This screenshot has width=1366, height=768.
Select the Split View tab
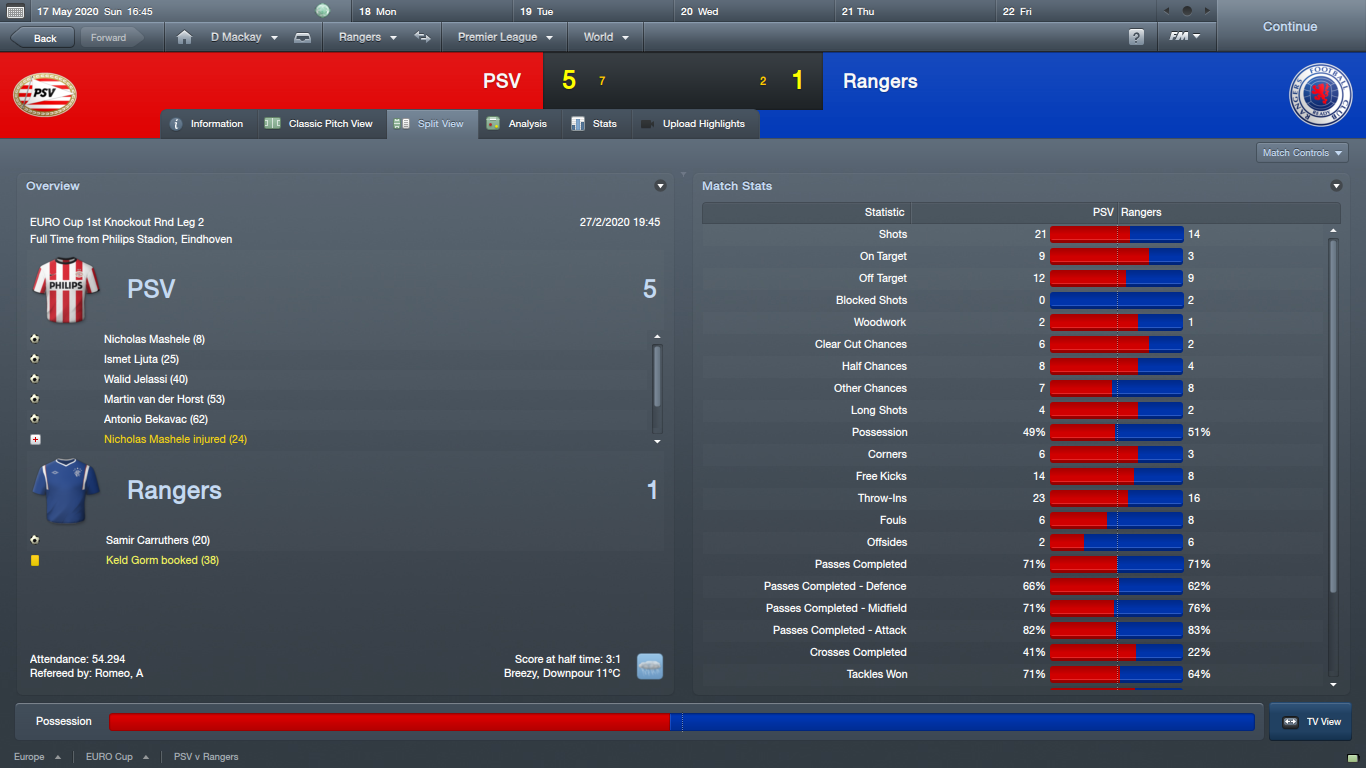pyautogui.click(x=431, y=124)
